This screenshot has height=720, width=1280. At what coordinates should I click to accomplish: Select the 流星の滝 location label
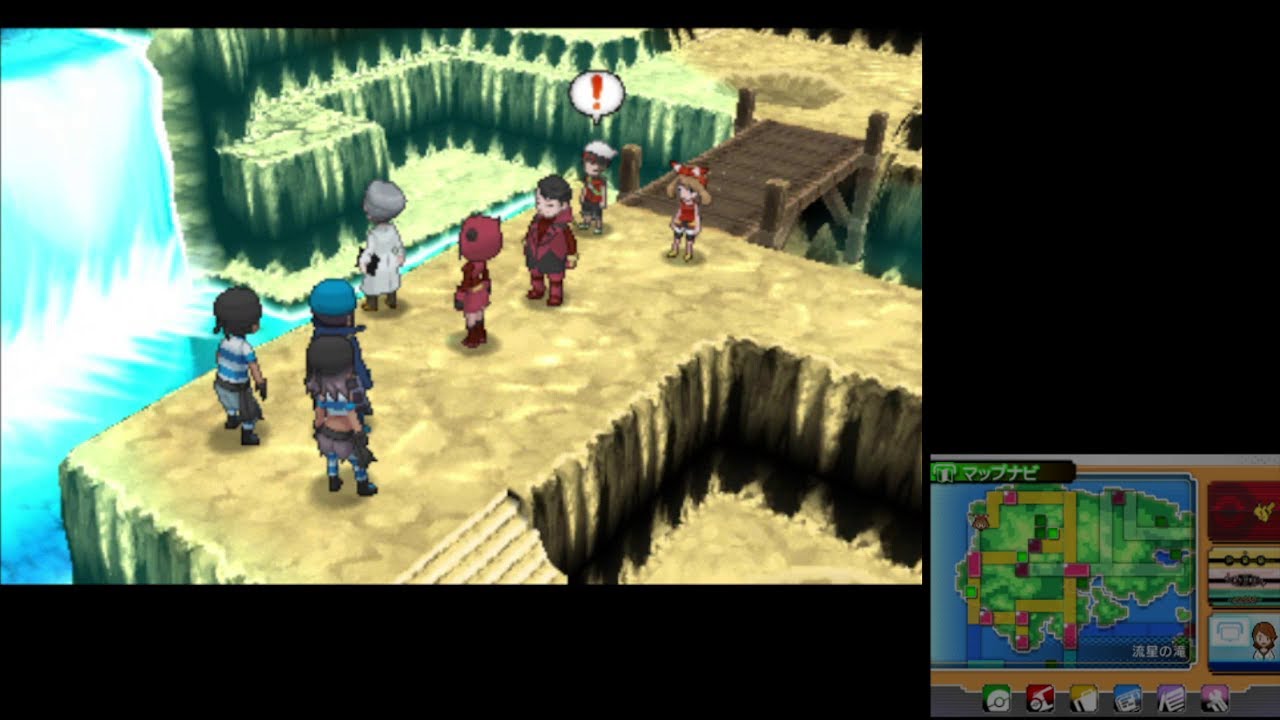(x=1161, y=651)
